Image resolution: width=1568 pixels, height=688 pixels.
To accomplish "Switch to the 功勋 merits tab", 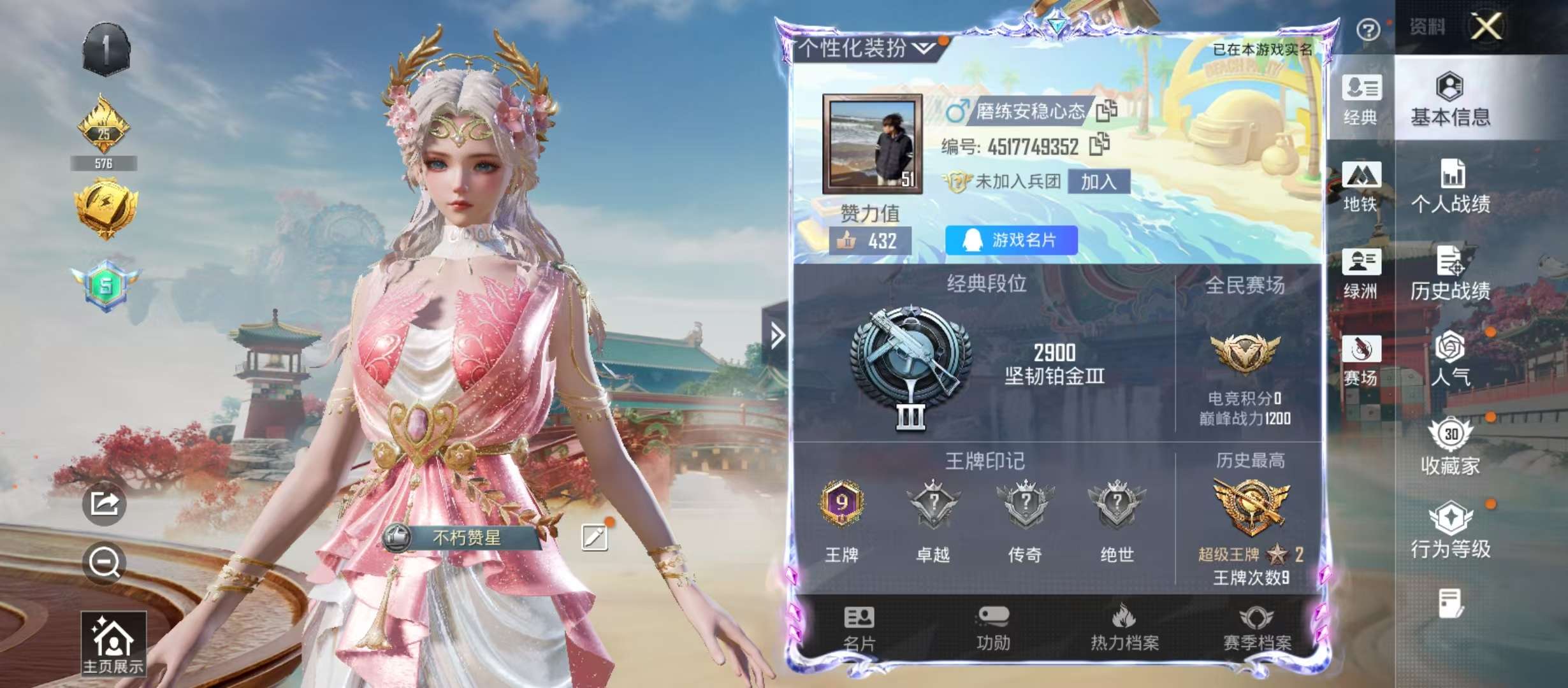I will point(993,629).
